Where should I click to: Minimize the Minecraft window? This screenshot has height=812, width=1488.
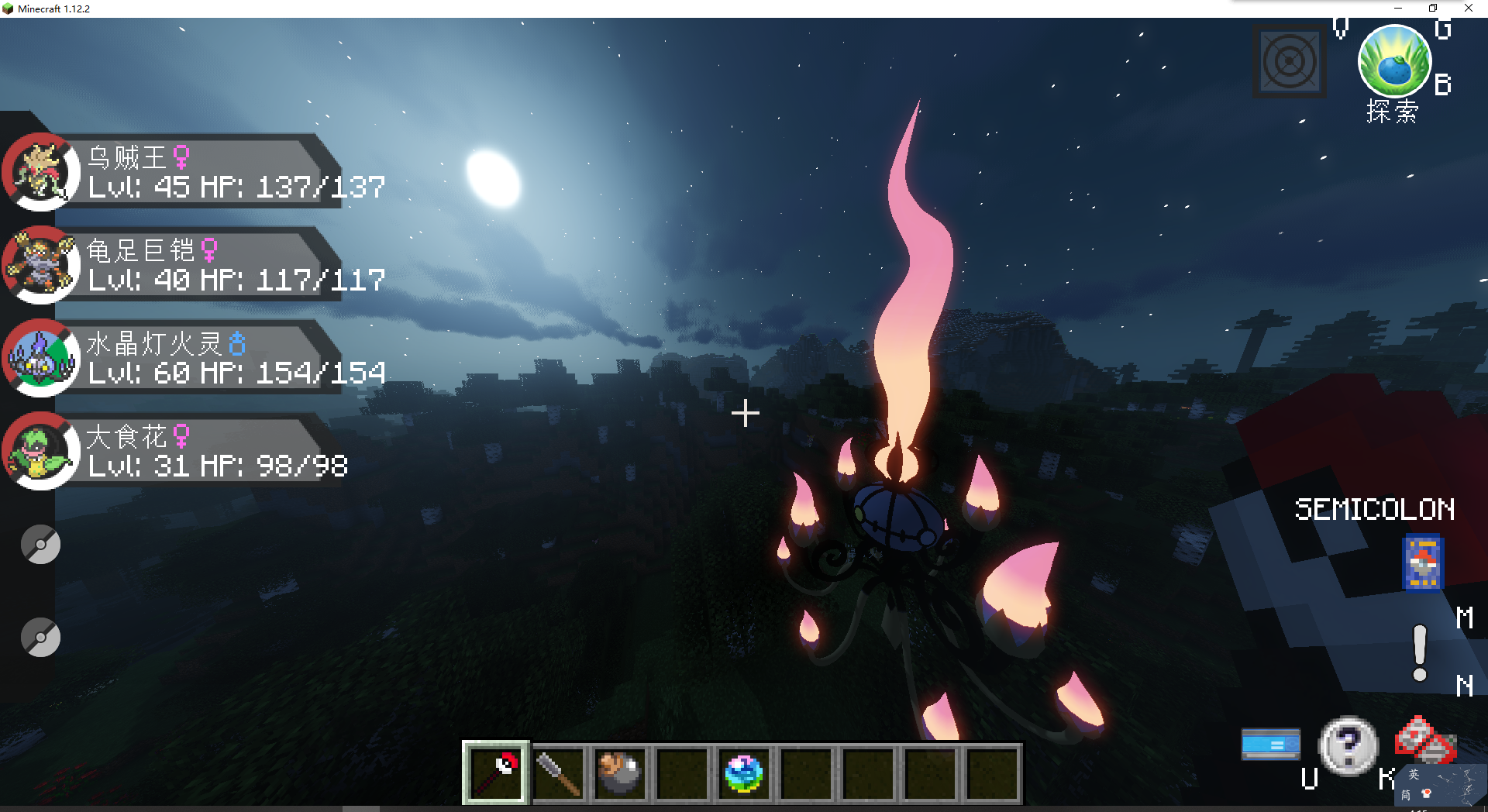(1398, 9)
